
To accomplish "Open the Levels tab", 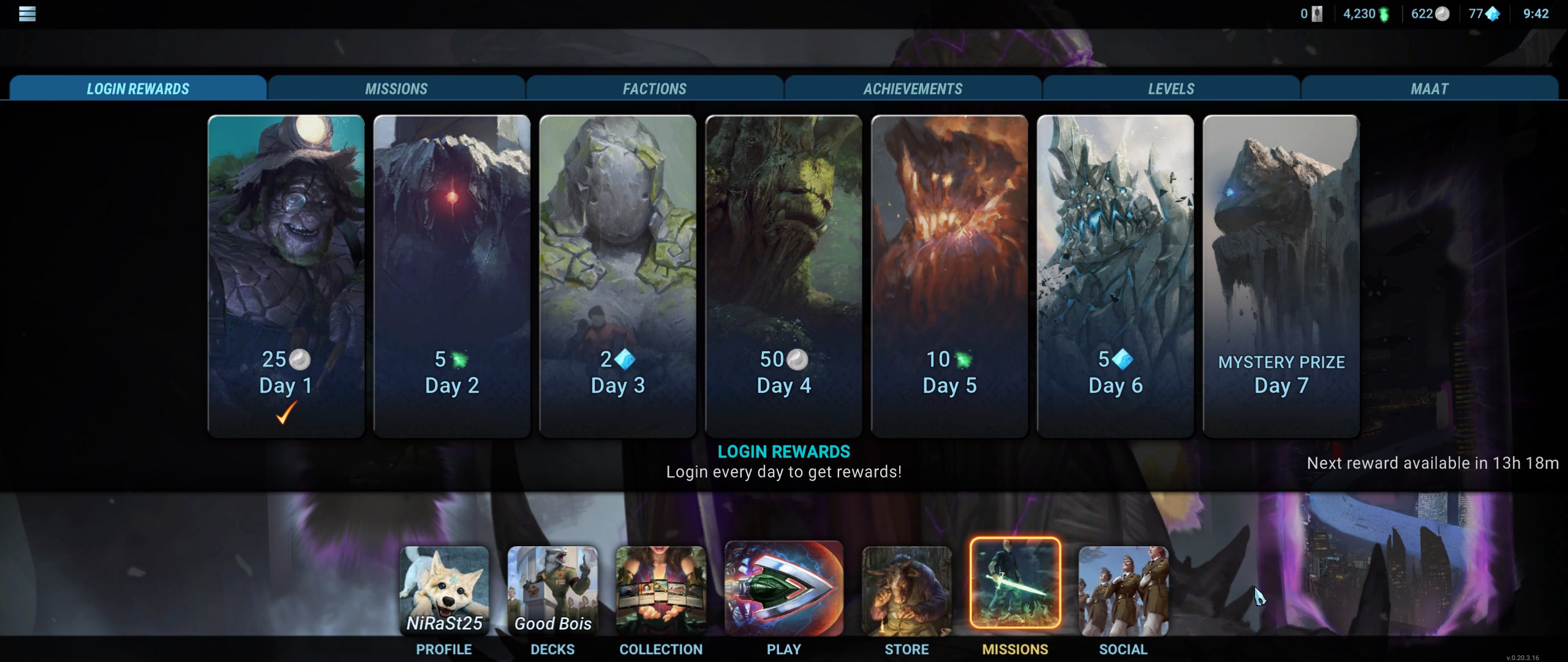I will click(1170, 88).
